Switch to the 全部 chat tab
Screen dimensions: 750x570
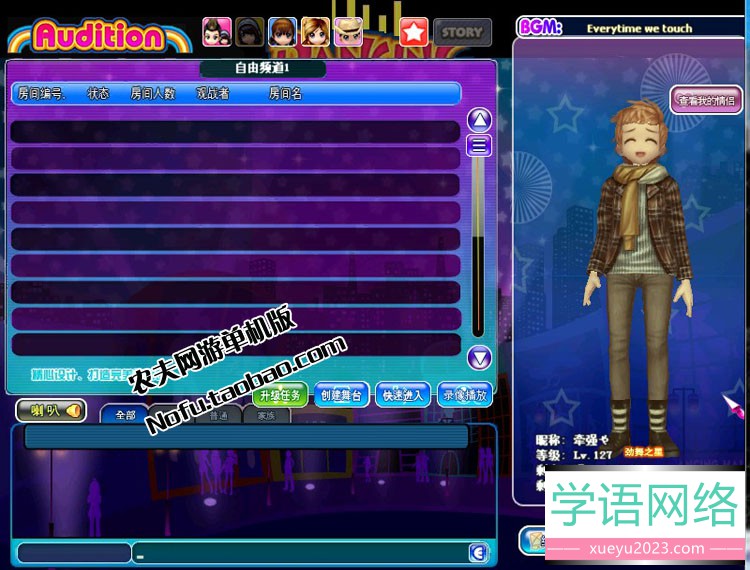tap(125, 415)
